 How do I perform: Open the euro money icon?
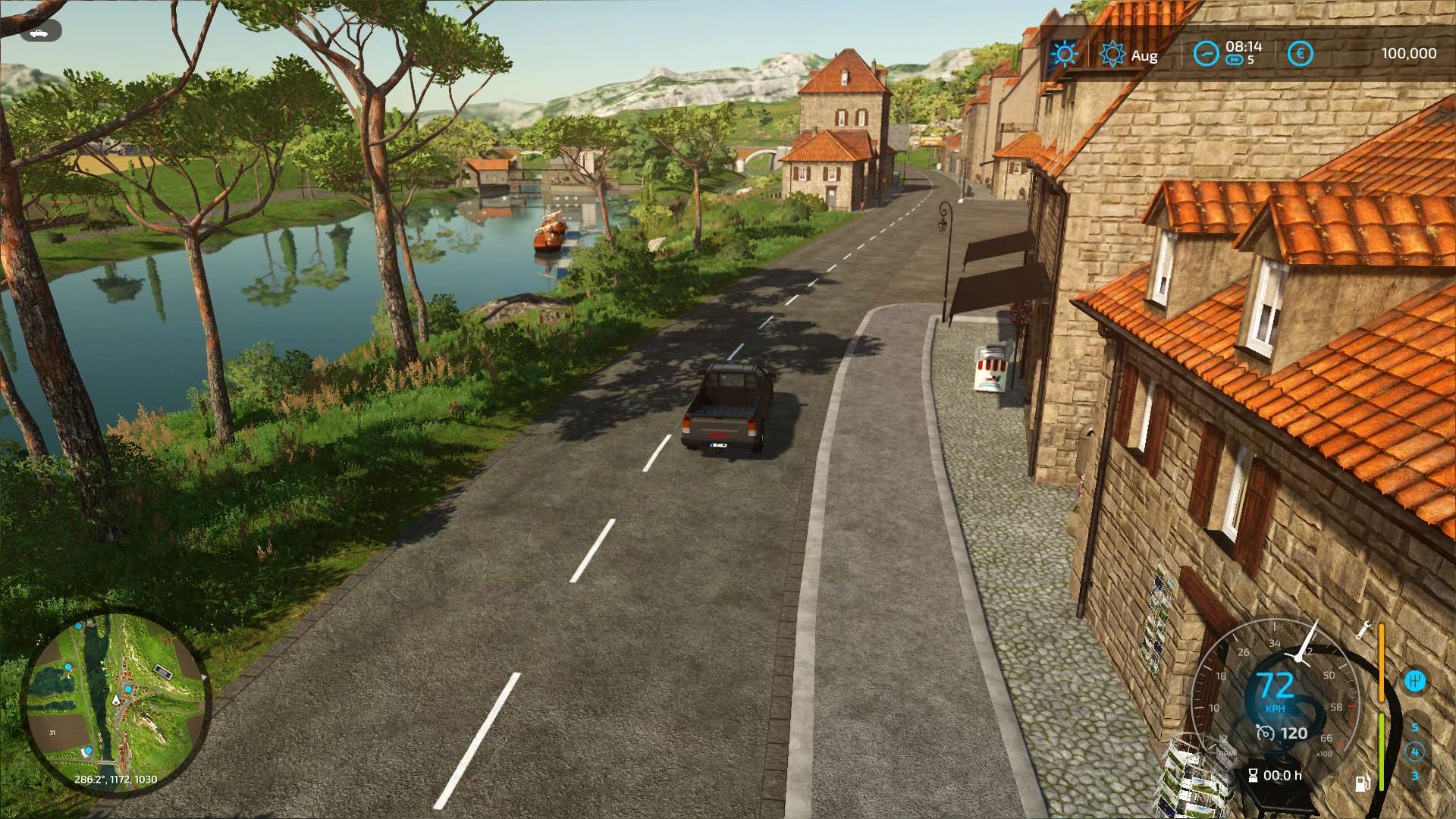coord(1300,54)
